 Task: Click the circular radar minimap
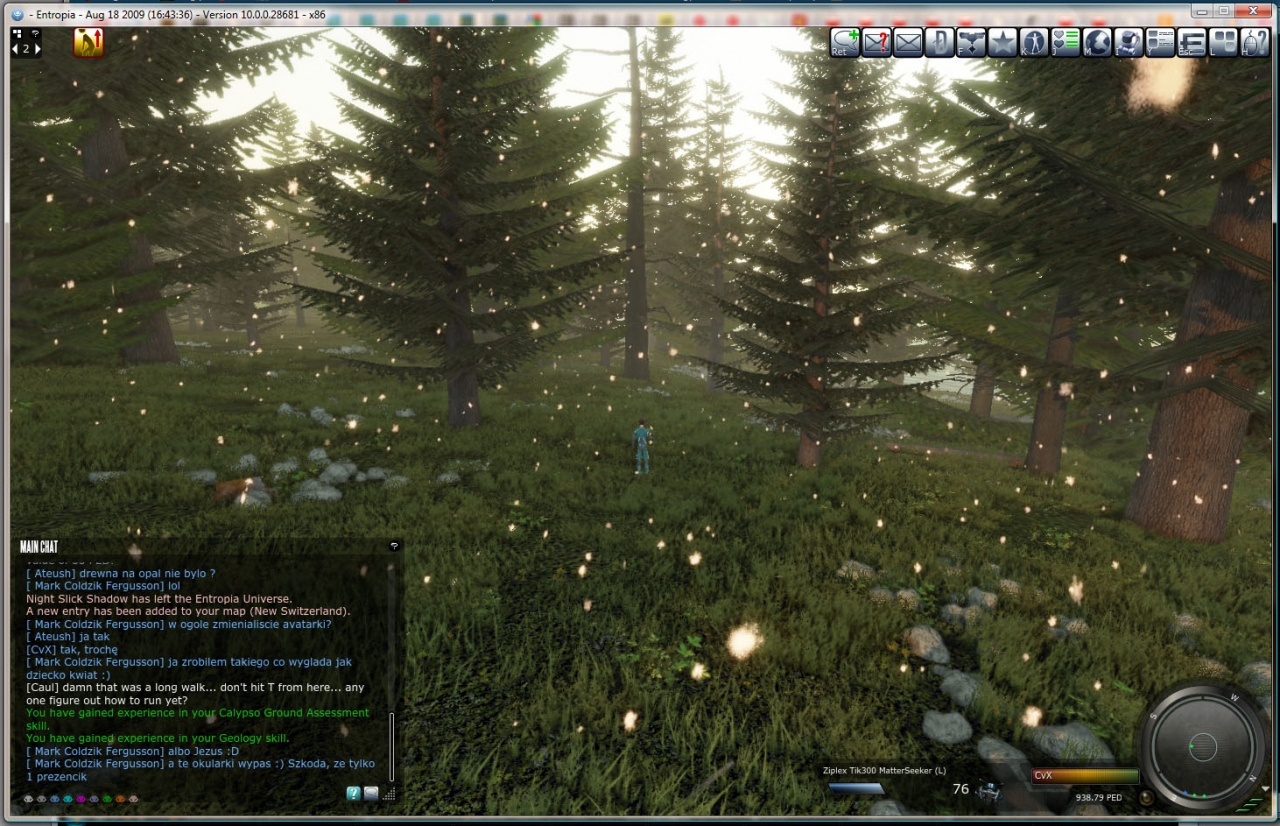point(1202,746)
